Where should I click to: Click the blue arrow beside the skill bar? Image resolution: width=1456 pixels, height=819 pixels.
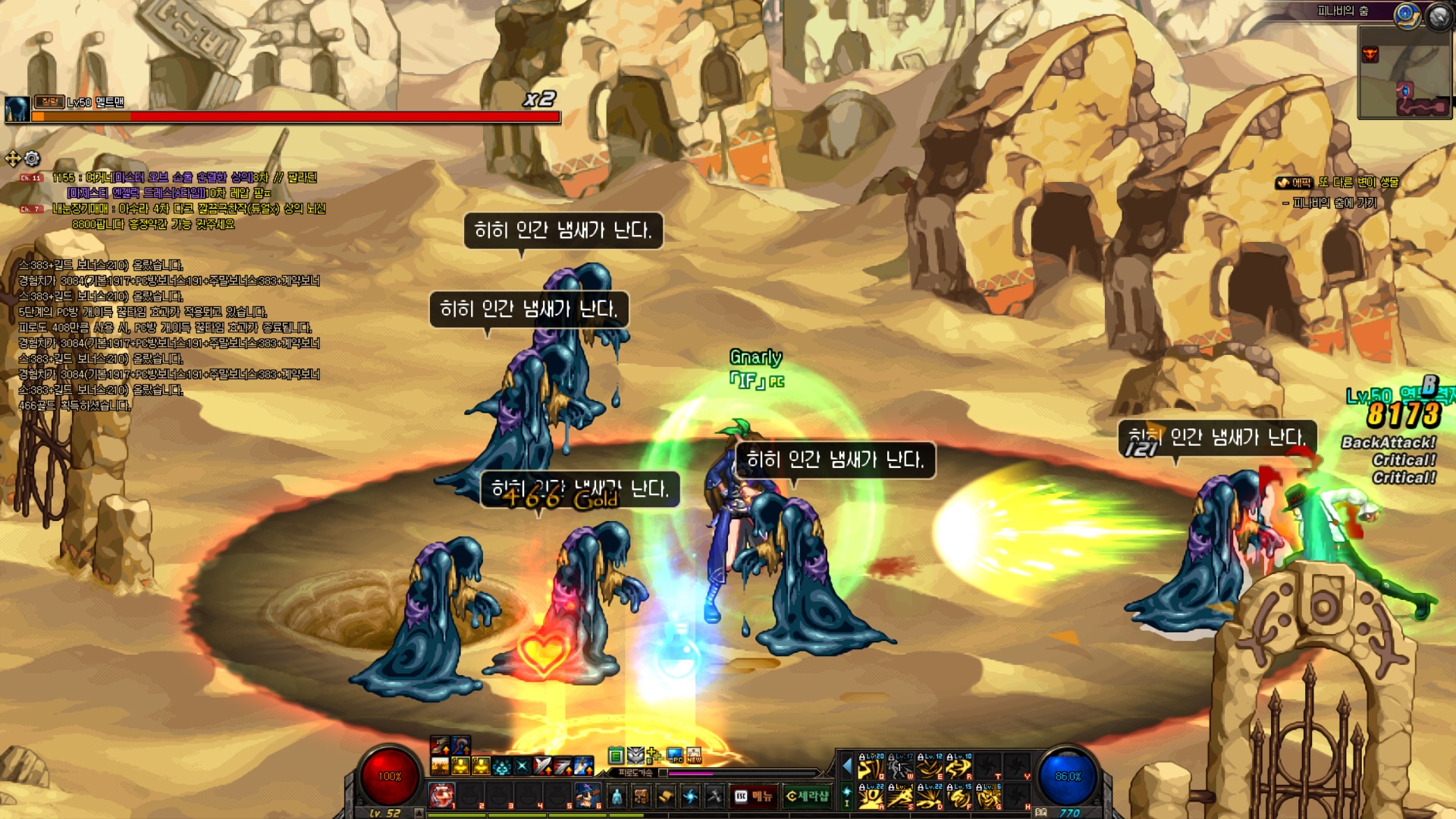pos(847,767)
